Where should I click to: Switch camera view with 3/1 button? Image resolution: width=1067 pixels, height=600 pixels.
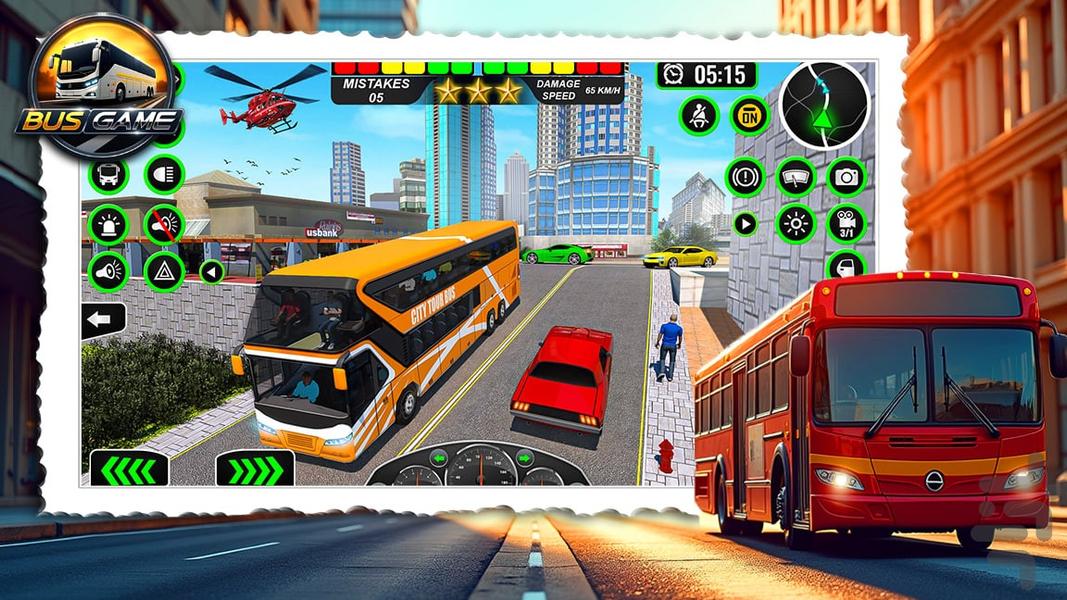tap(846, 223)
